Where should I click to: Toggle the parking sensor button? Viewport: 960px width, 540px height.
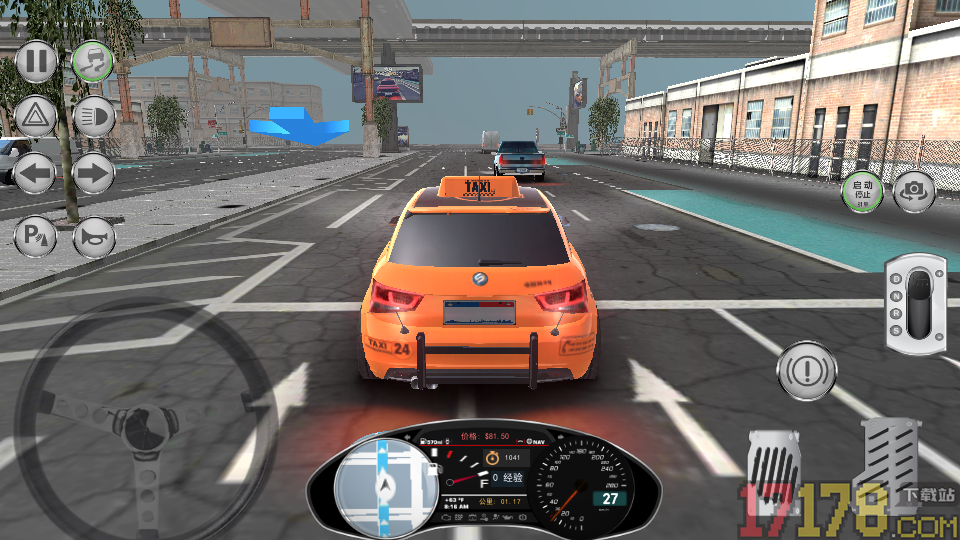pyautogui.click(x=36, y=237)
